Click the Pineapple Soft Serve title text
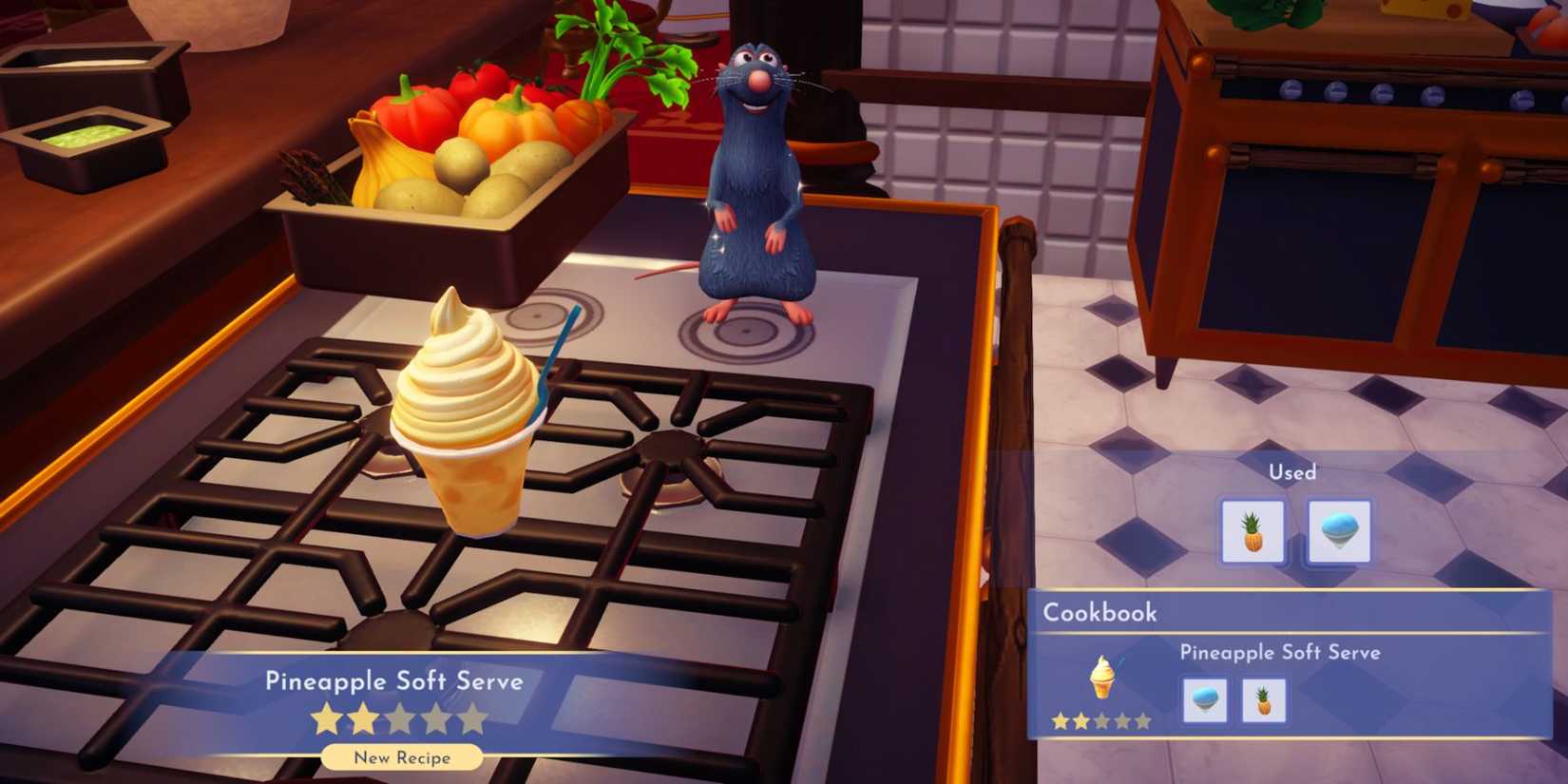The height and width of the screenshot is (784, 1568). (x=396, y=681)
